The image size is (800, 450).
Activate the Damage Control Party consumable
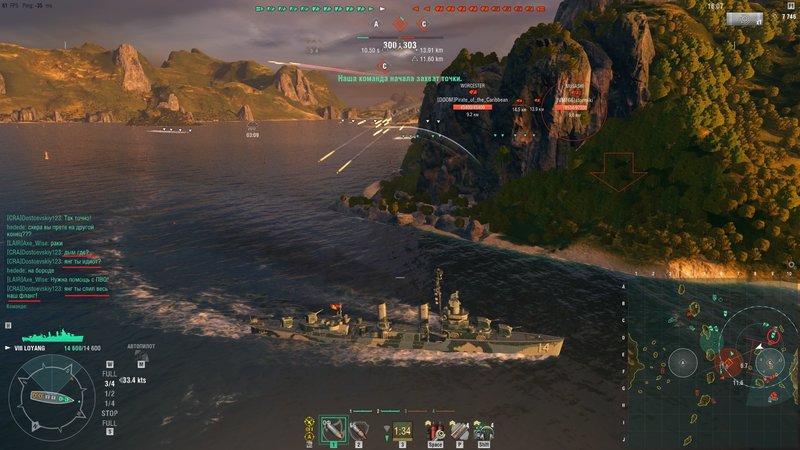click(437, 429)
